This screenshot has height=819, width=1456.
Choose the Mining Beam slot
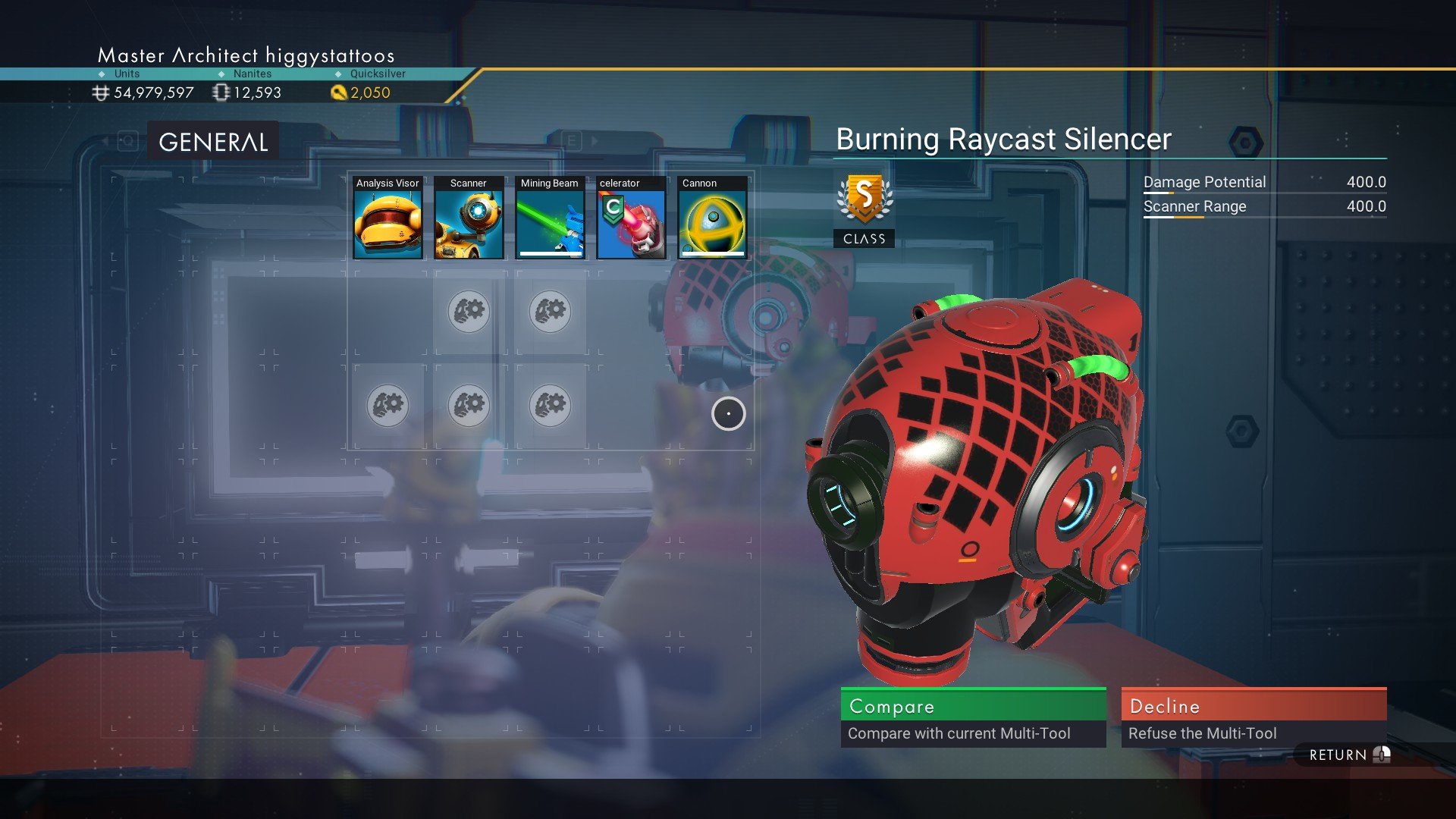tap(550, 218)
